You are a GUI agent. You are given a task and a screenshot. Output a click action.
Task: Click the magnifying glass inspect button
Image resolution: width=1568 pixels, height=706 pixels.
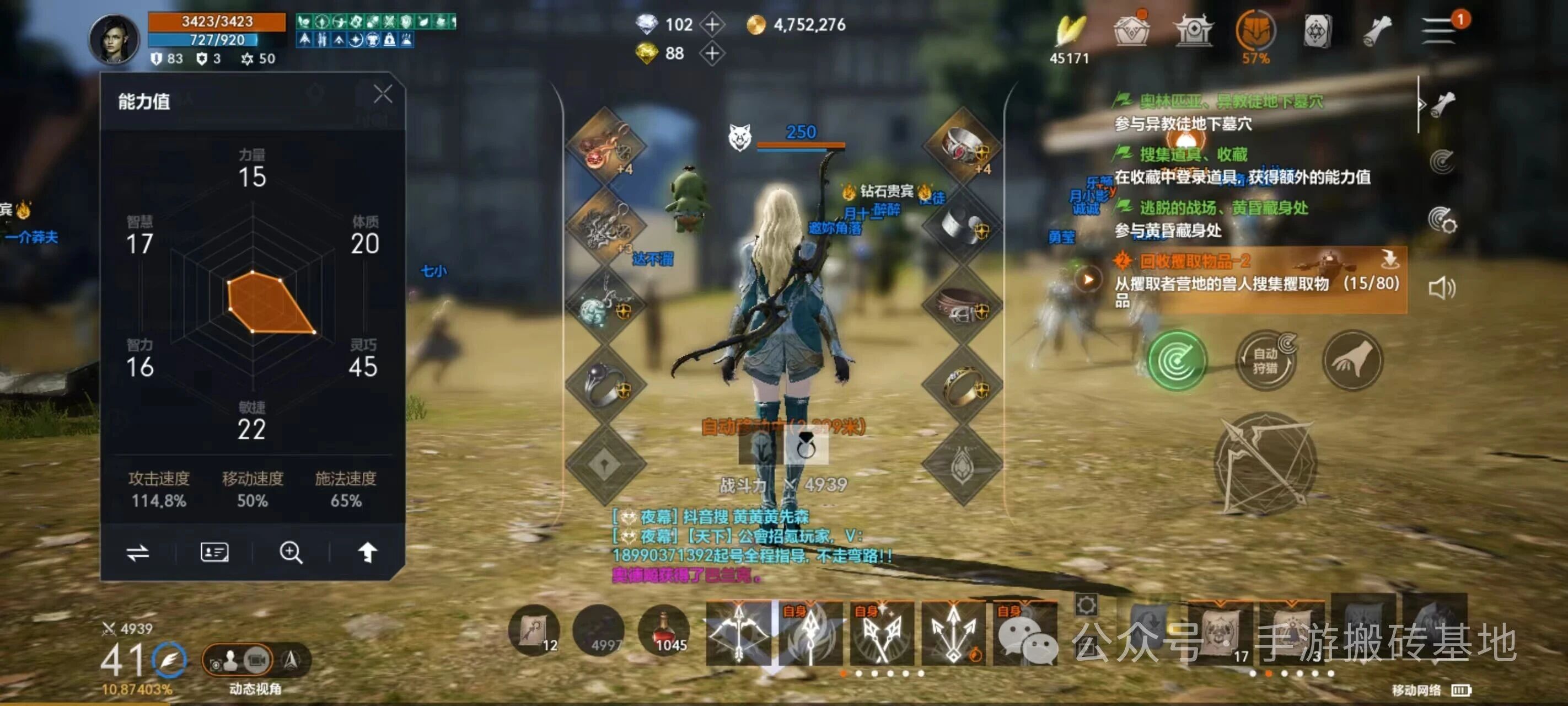tap(291, 553)
